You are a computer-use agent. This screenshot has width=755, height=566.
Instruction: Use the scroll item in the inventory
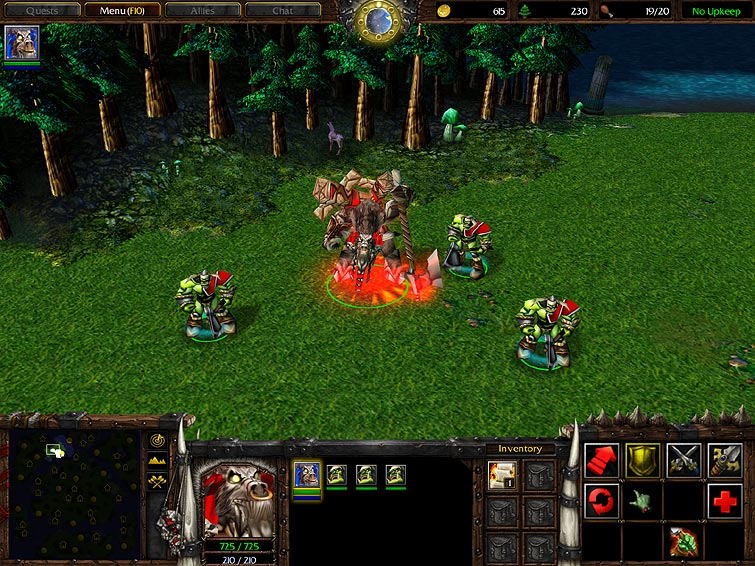(x=501, y=476)
